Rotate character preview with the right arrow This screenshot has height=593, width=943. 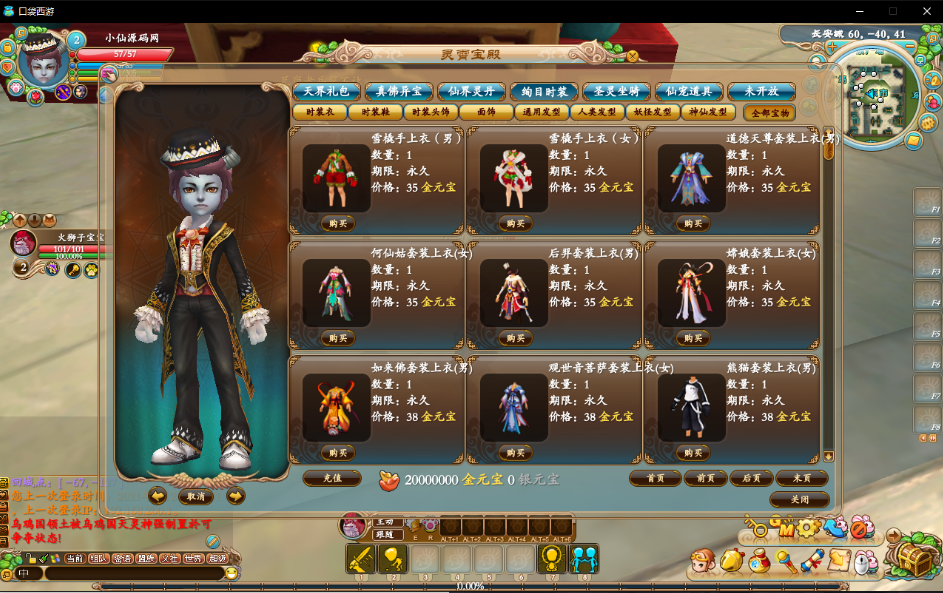click(236, 496)
